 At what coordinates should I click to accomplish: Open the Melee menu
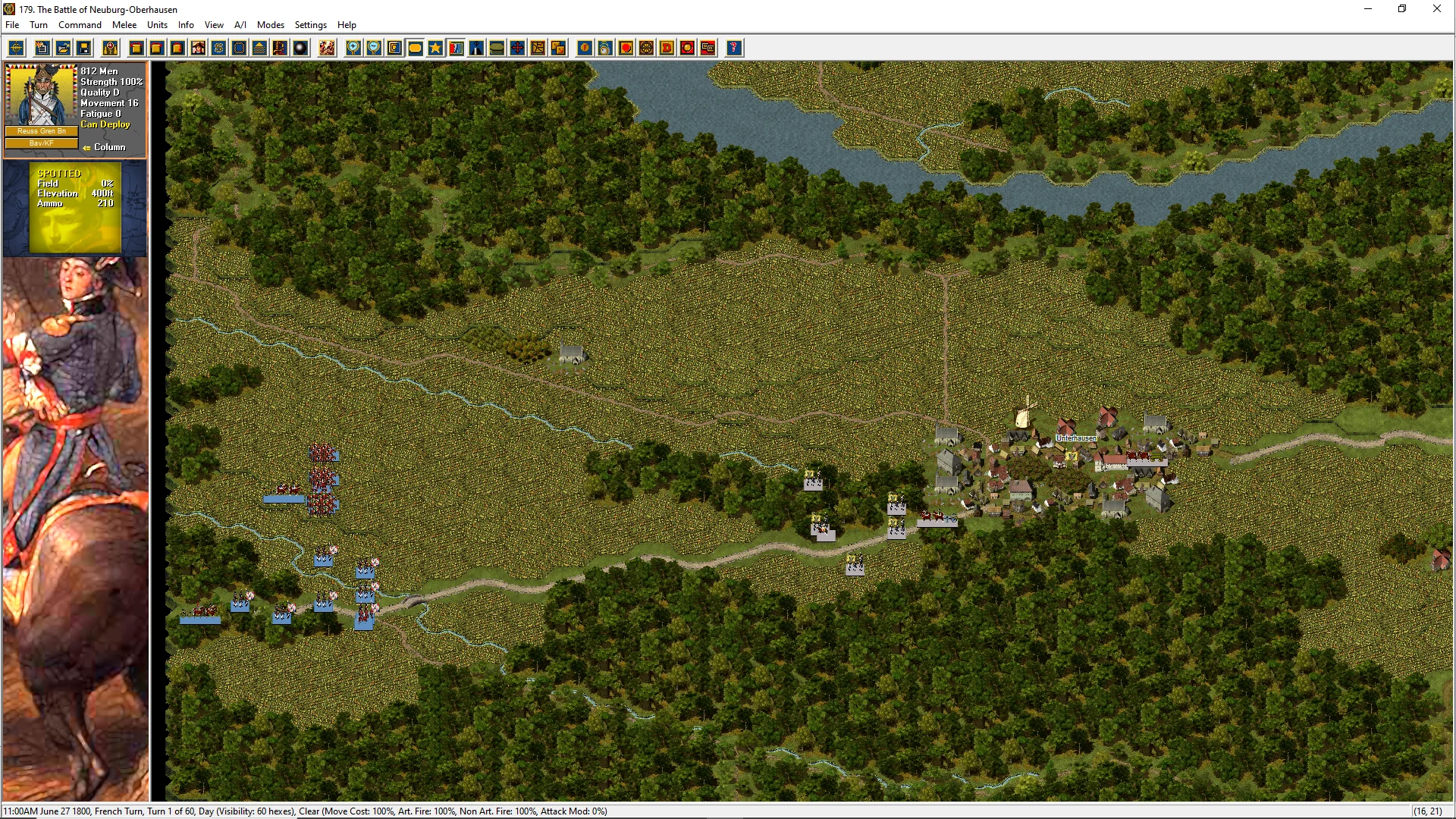click(124, 25)
